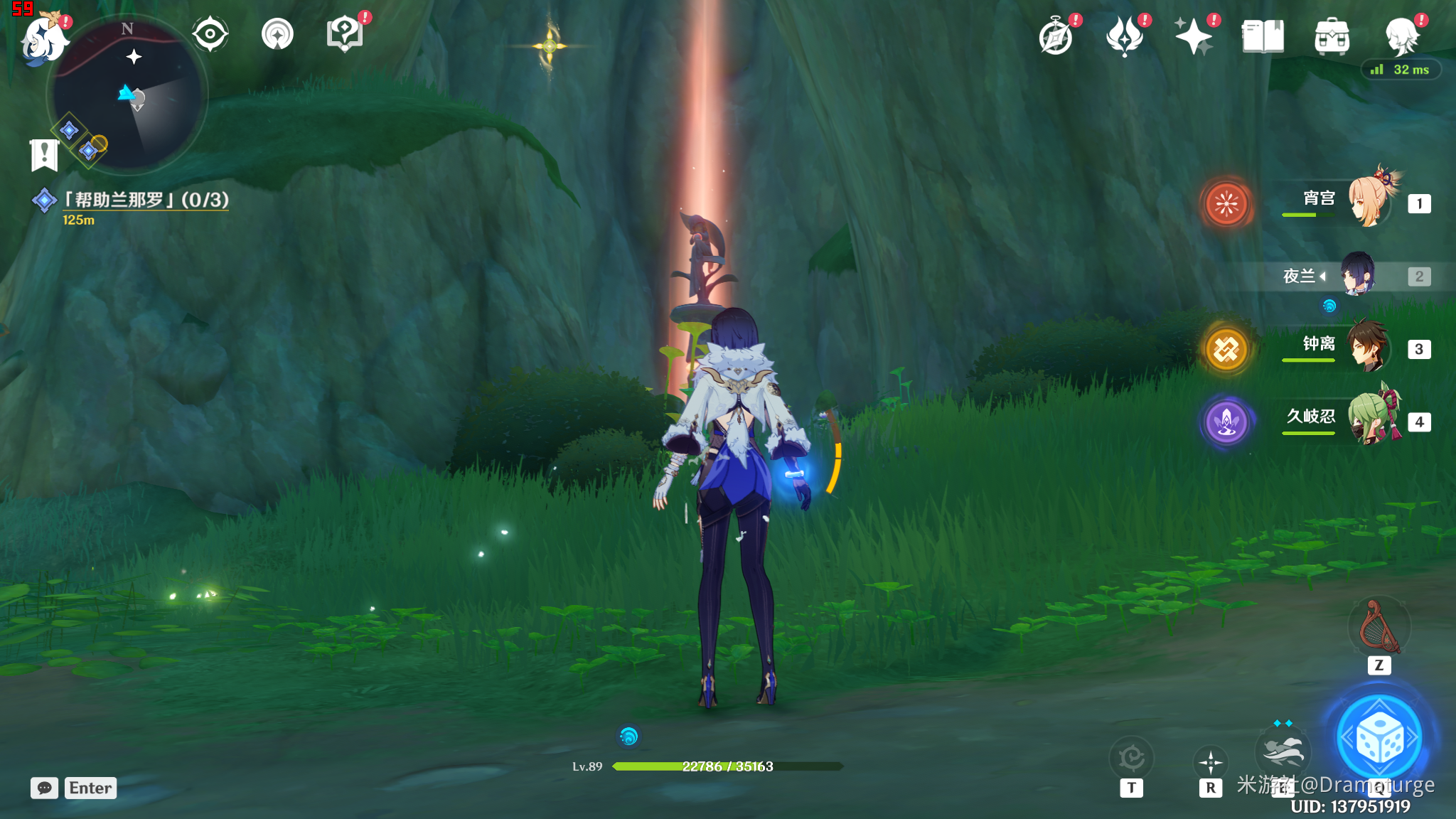Image resolution: width=1456 pixels, height=819 pixels.
Task: Open the adventurer handbook book icon
Action: tap(1263, 37)
